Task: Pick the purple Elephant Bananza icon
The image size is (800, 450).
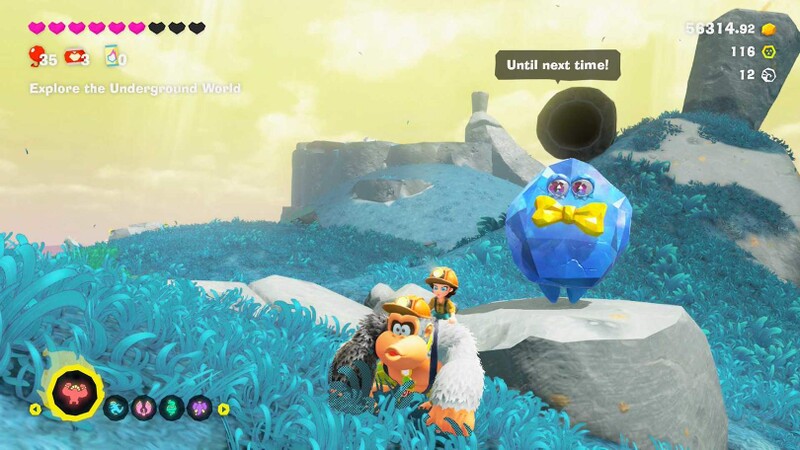Action: click(200, 407)
